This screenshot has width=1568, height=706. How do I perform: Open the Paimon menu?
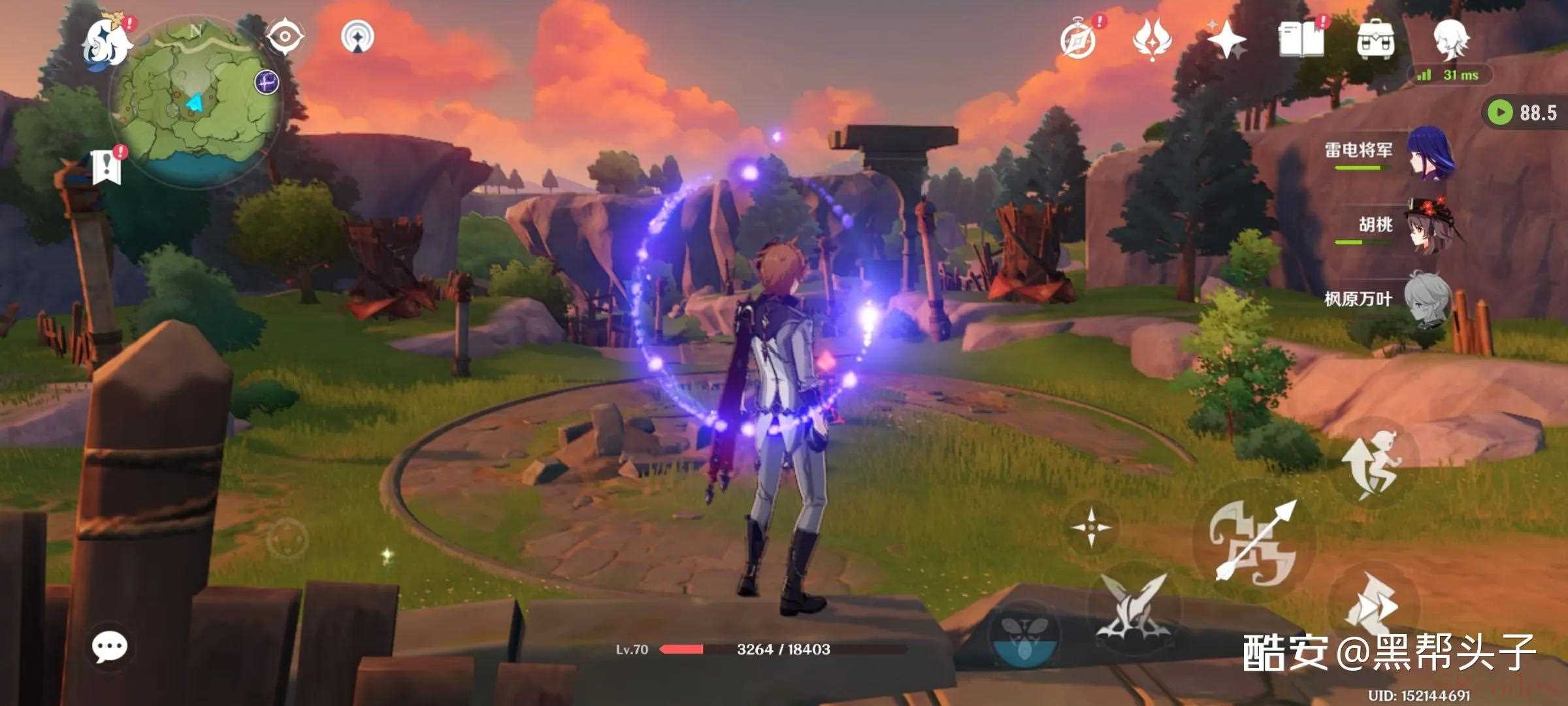click(106, 42)
